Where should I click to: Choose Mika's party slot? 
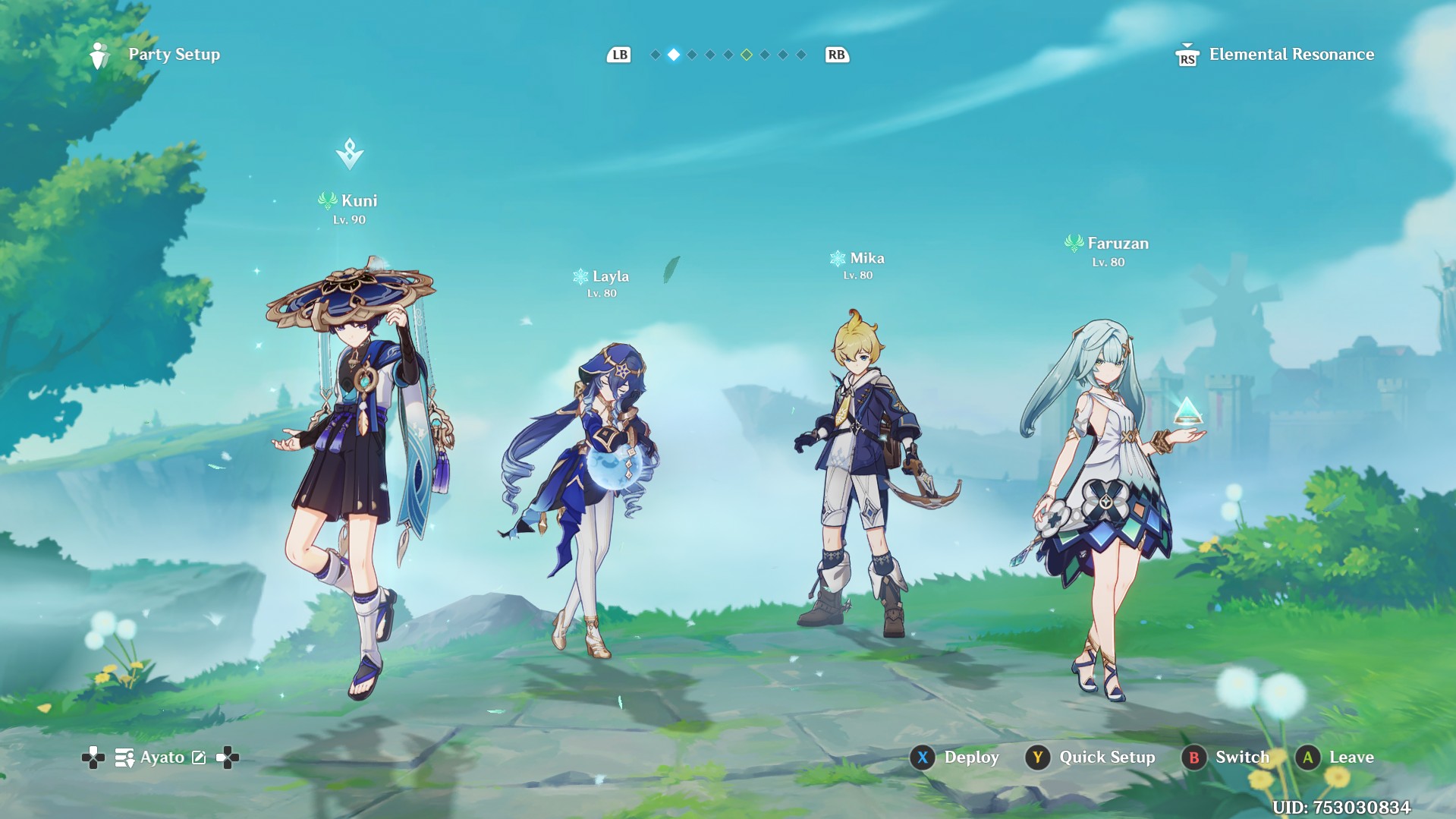pos(865,471)
